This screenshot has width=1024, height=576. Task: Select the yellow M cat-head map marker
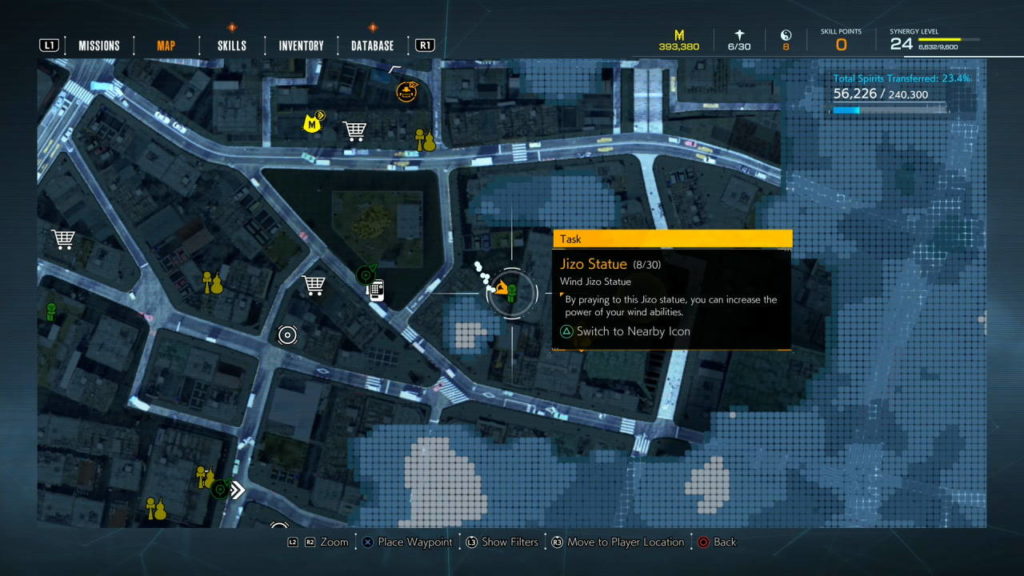[x=313, y=125]
